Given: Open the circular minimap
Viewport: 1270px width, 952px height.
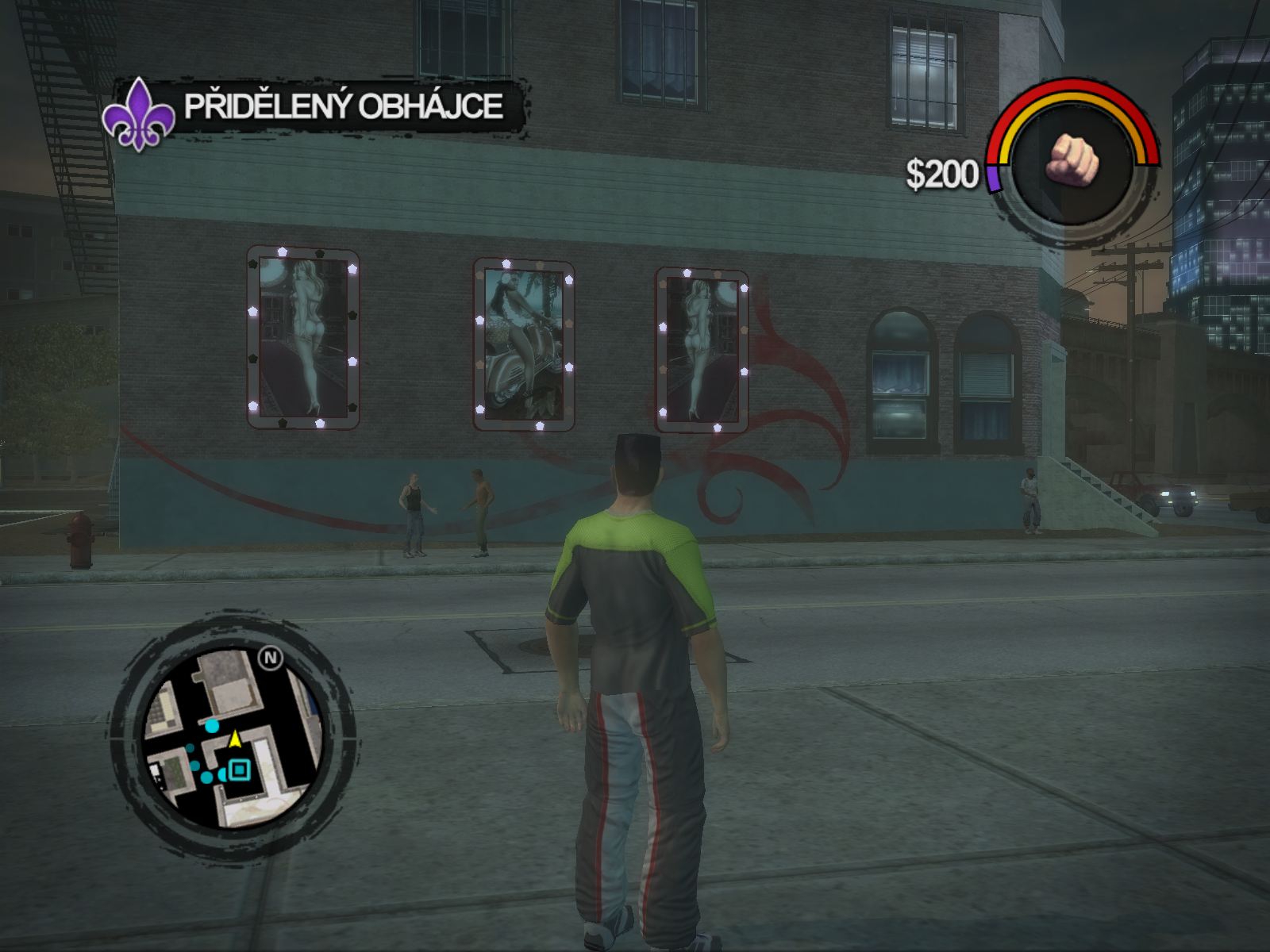Looking at the screenshot, I should pos(233,736).
